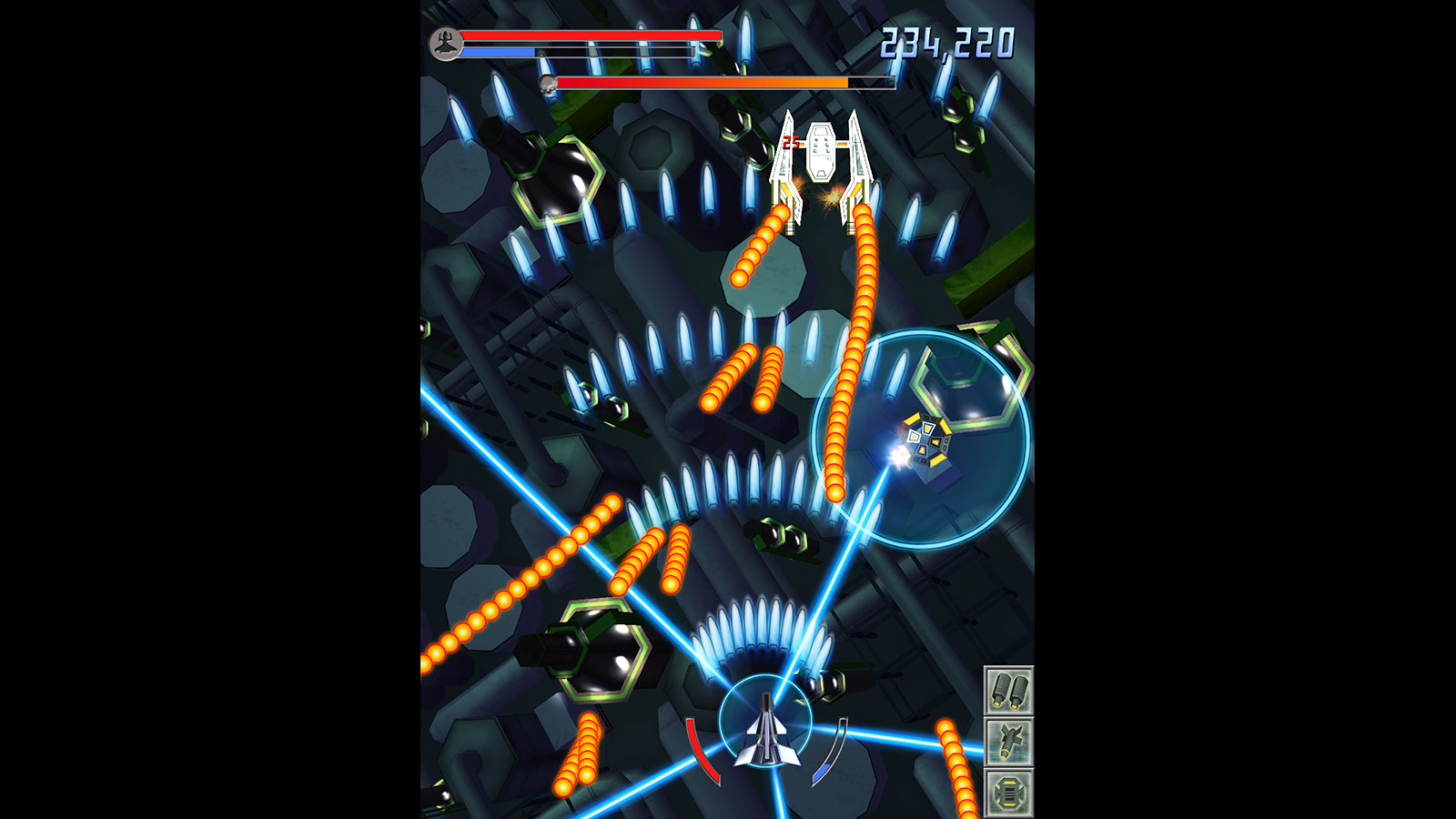Click the skull icon beside the boss bar
Screen dimensions: 1456x819
549,84
